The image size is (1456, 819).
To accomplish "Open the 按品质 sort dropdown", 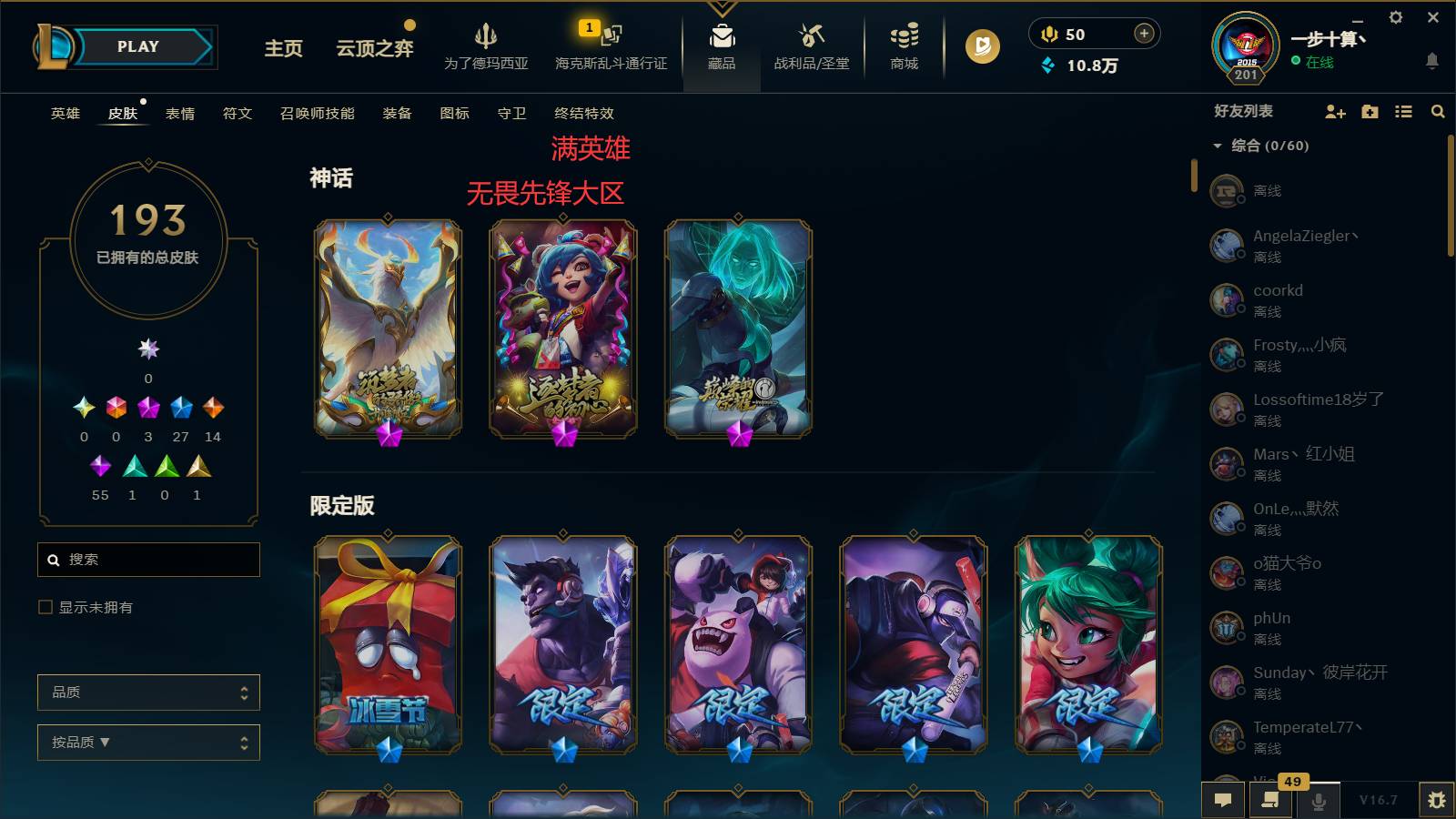I will coord(148,743).
